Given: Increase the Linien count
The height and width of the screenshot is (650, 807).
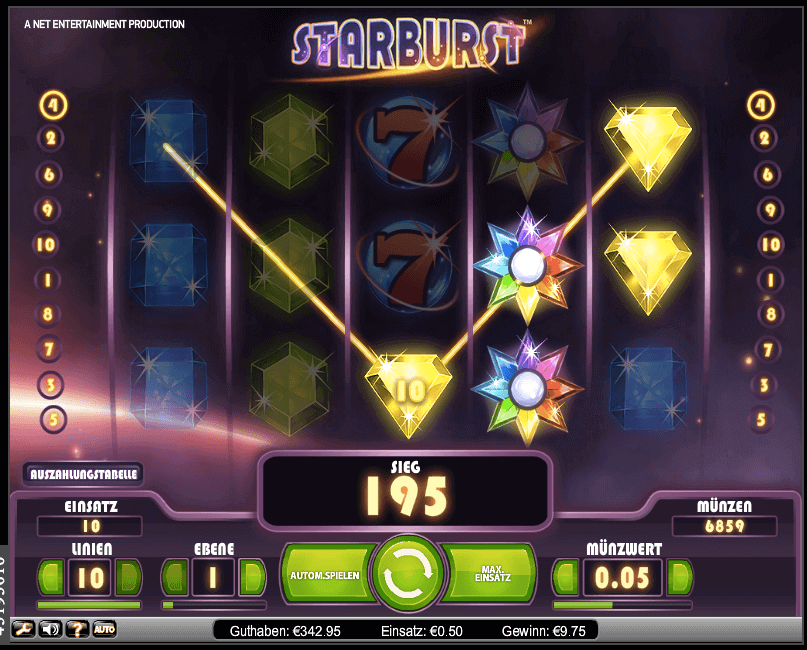Looking at the screenshot, I should (129, 577).
